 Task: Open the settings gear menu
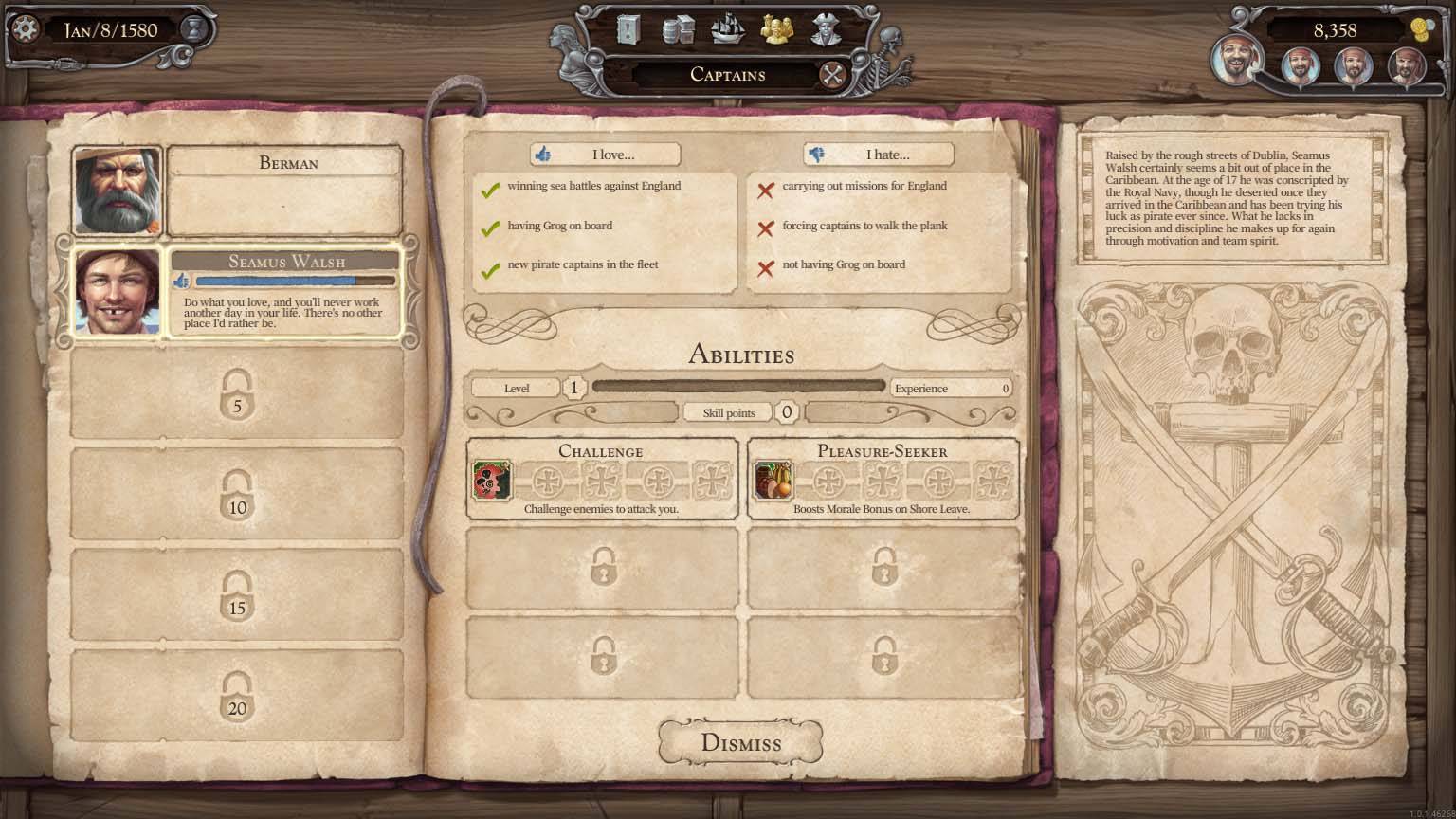(x=25, y=29)
